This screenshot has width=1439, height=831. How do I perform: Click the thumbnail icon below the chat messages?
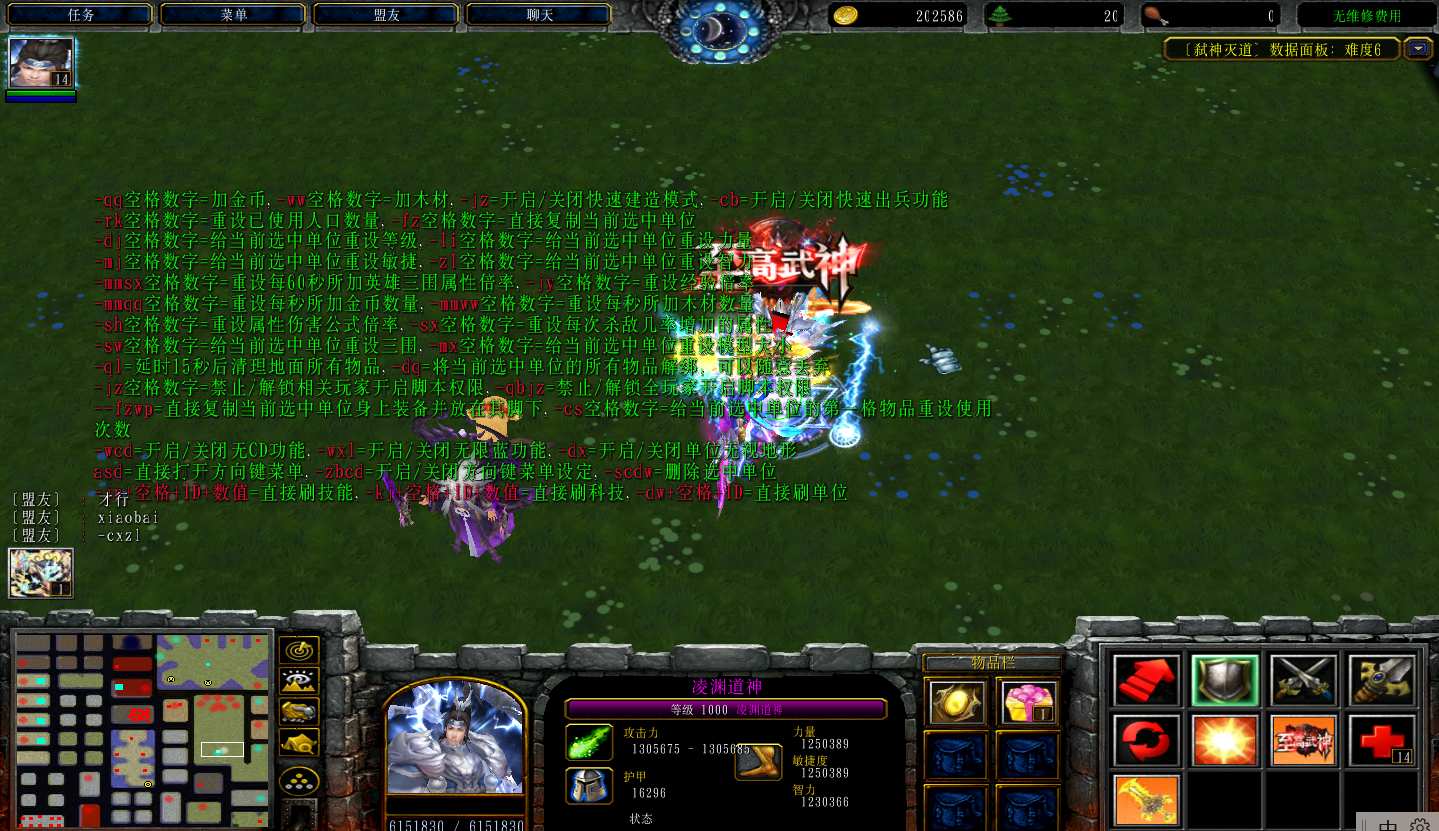pyautogui.click(x=41, y=573)
